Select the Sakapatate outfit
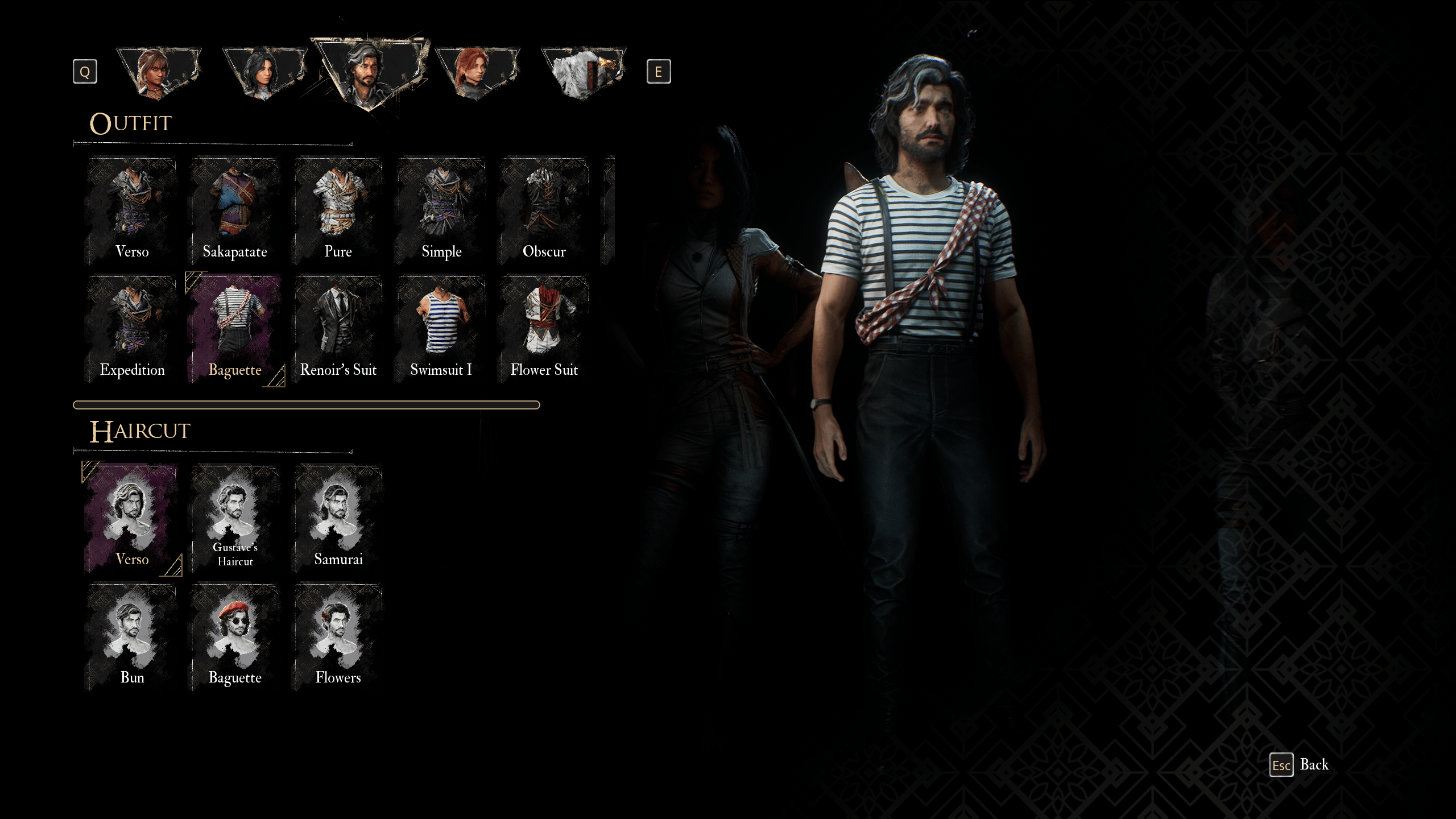The width and height of the screenshot is (1456, 819). tap(235, 212)
